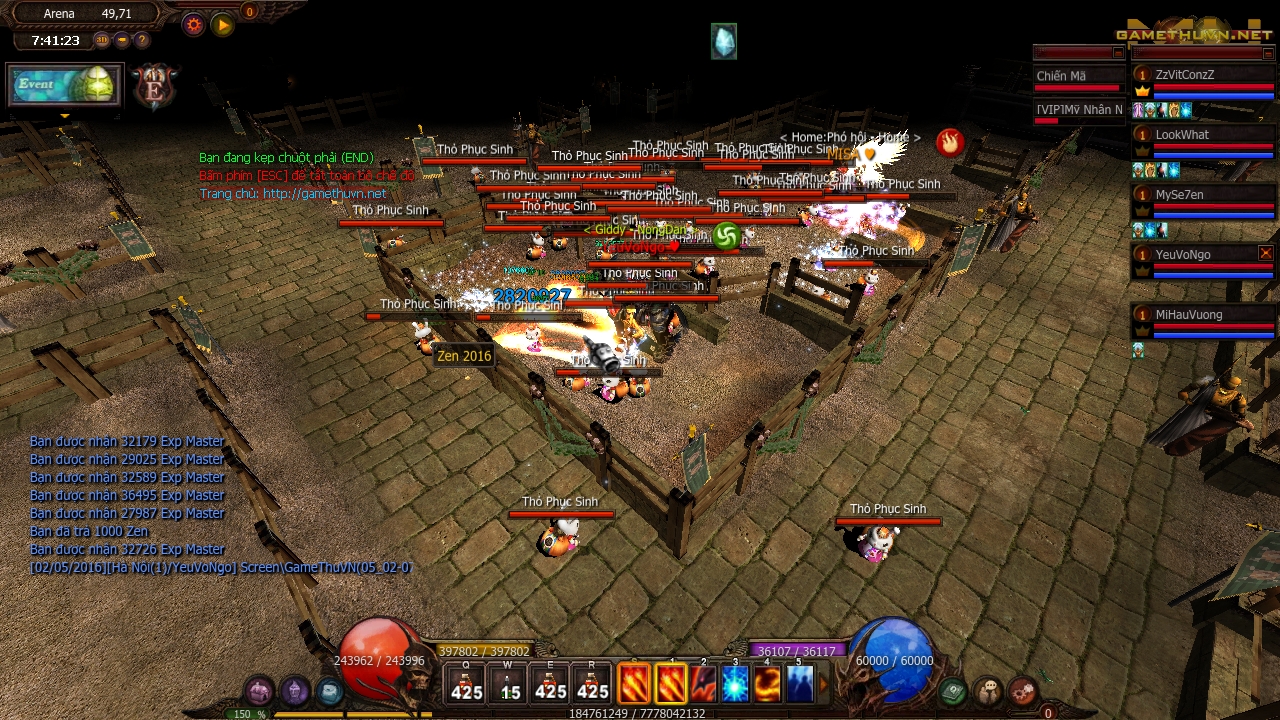This screenshot has height=720, width=1280.
Task: Open help with the question mark button
Action: 142,40
